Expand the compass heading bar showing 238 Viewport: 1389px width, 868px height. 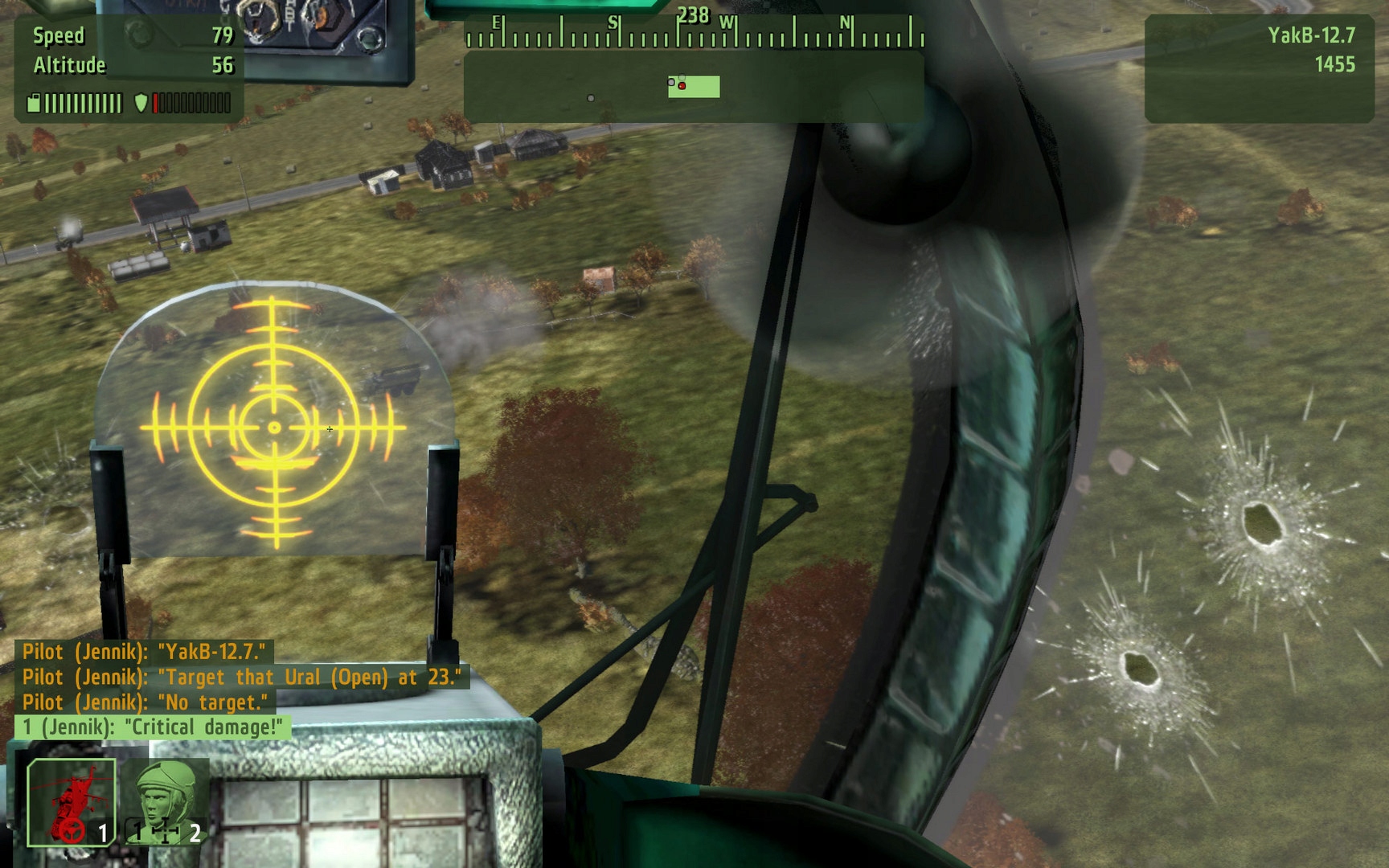694,36
